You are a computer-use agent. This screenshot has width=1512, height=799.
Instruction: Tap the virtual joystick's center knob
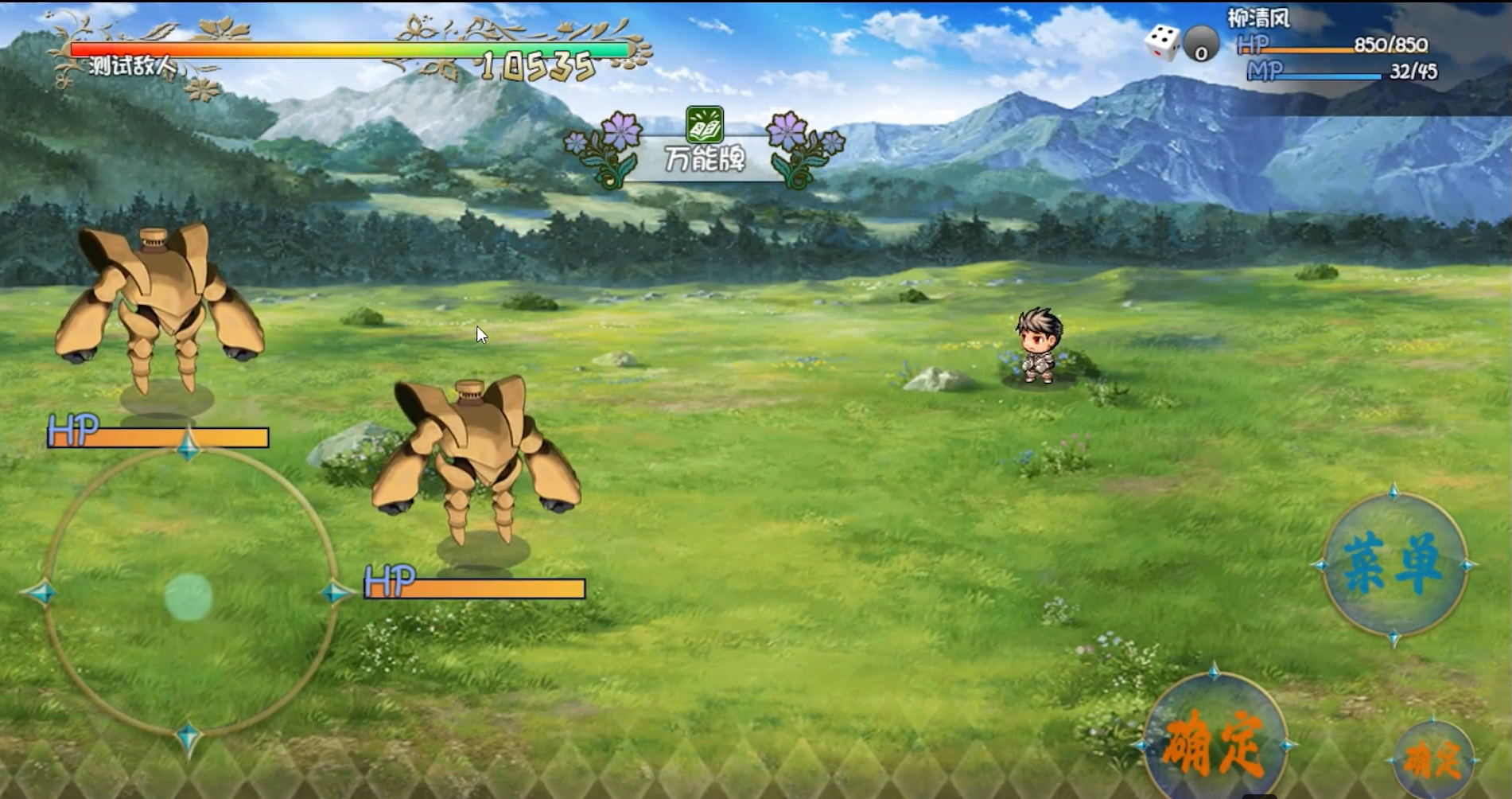point(189,597)
